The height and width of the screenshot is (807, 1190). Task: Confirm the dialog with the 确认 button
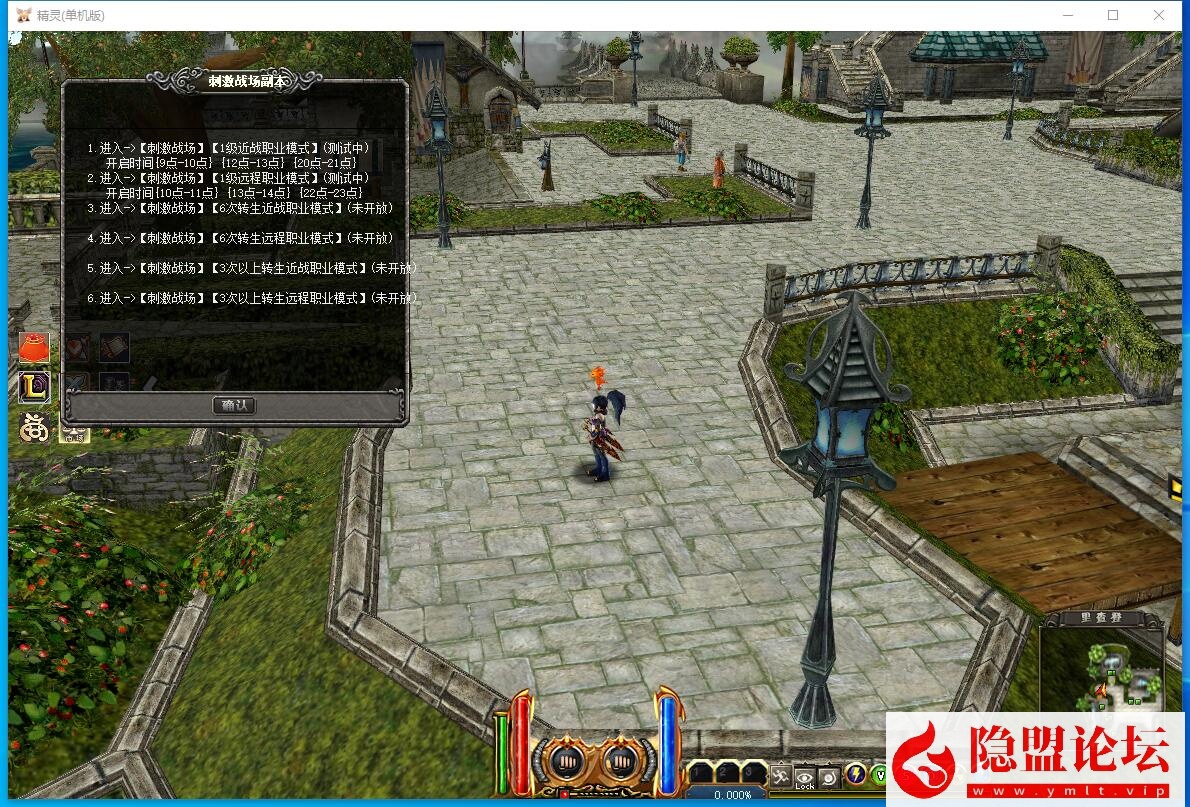click(x=235, y=405)
